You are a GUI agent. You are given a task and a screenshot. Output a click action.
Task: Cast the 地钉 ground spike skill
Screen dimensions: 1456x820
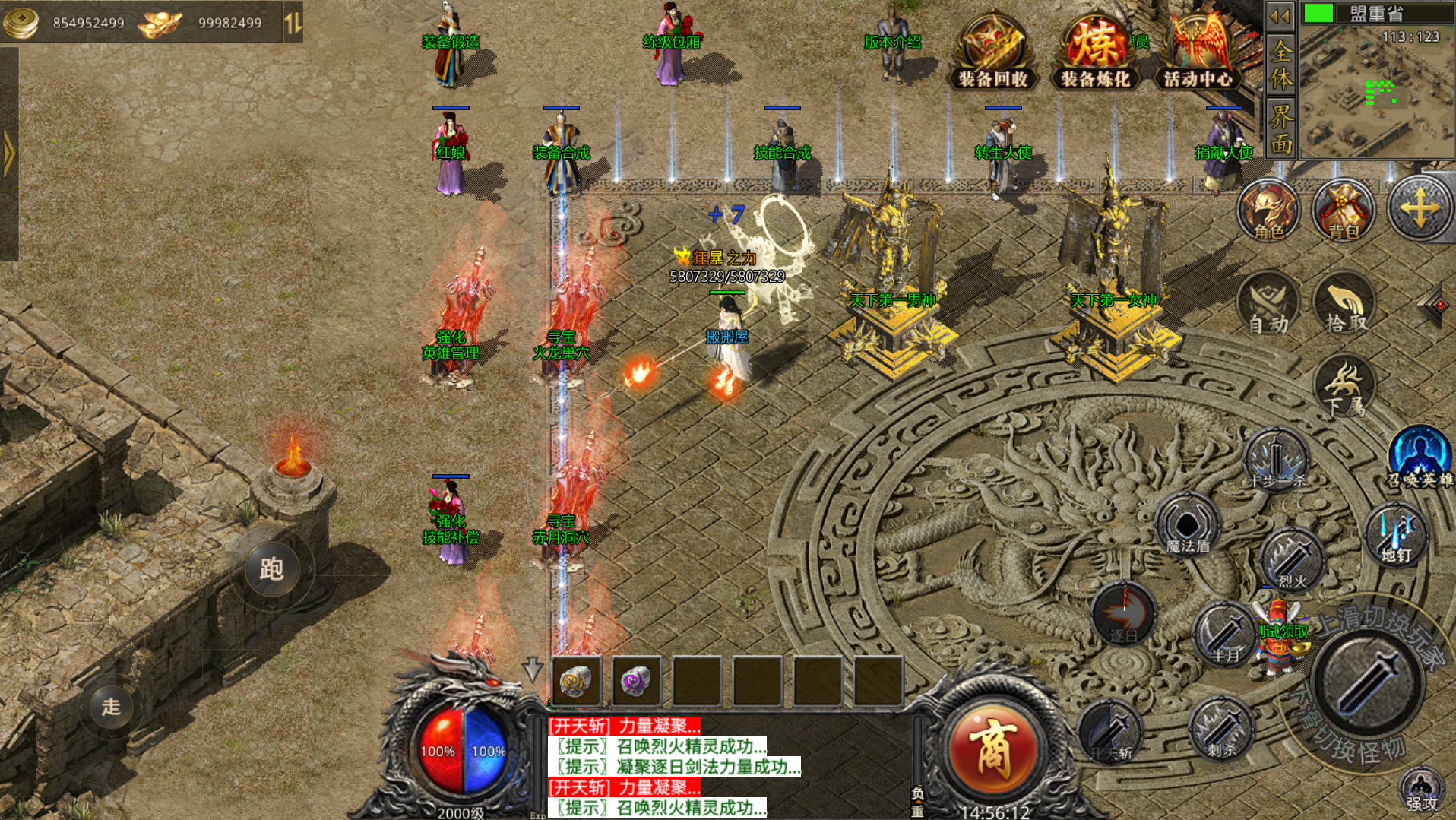(x=1396, y=534)
